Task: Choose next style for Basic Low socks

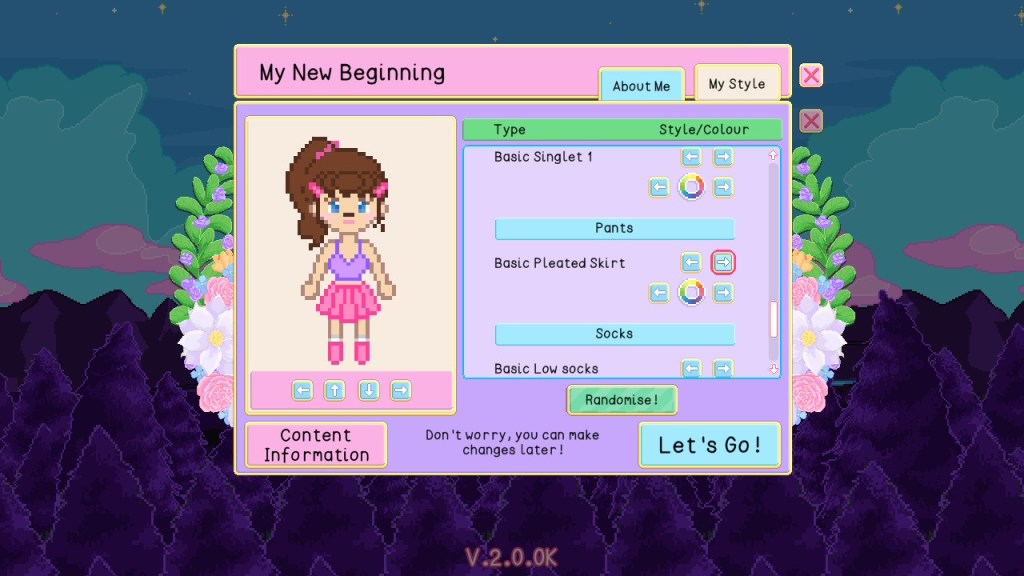Action: [722, 369]
